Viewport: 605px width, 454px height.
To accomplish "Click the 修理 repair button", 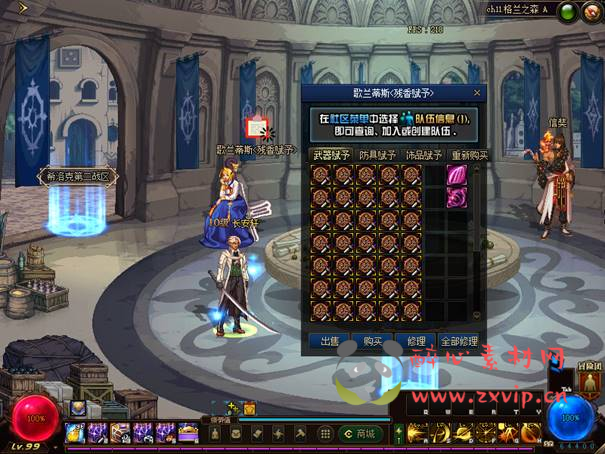I will (x=417, y=341).
